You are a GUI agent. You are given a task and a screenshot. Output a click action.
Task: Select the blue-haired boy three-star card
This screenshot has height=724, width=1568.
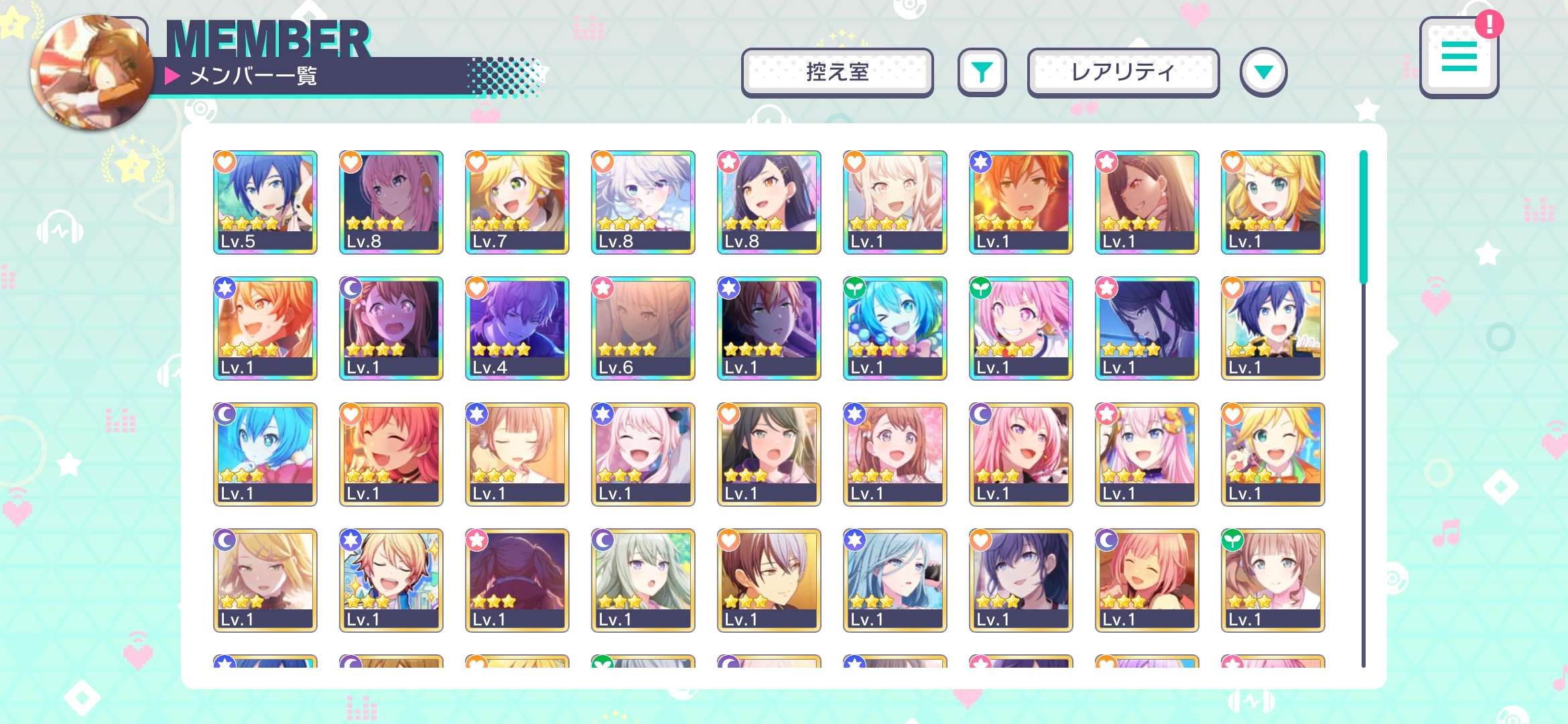(1273, 328)
